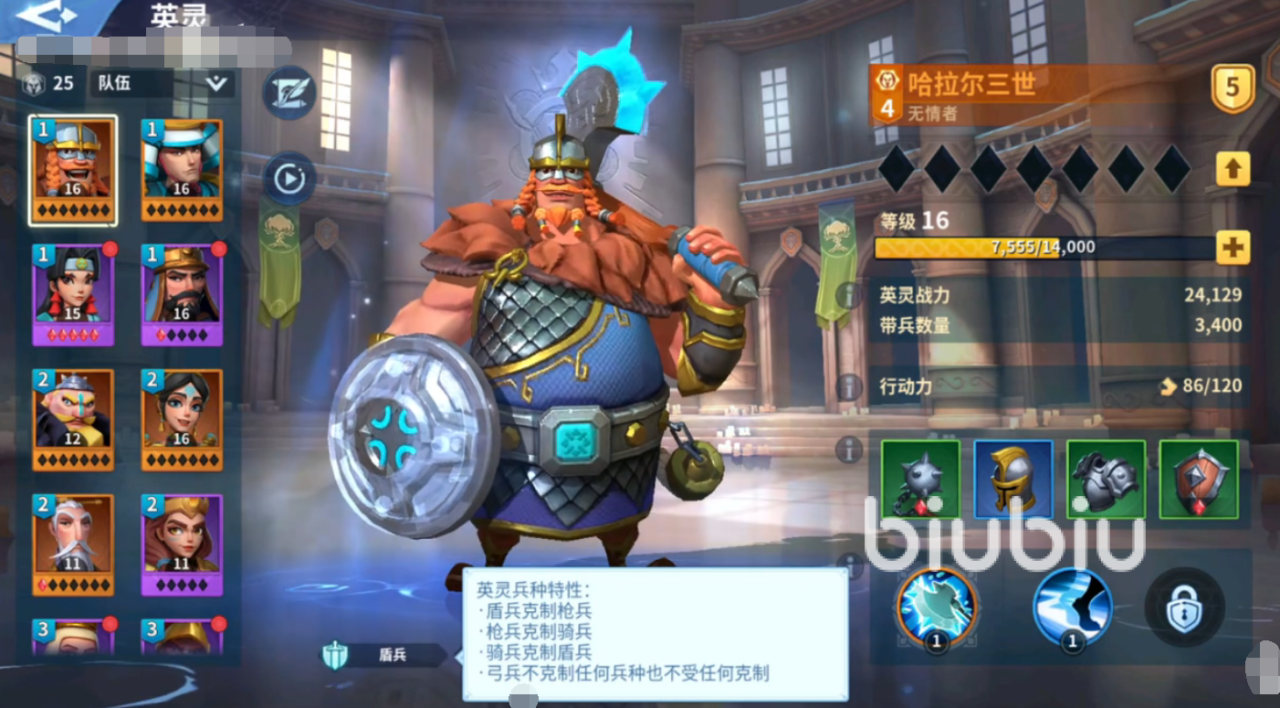Screen dimensions: 1280x708
Task: Open the spiked mace weapon slot
Action: [x=920, y=479]
